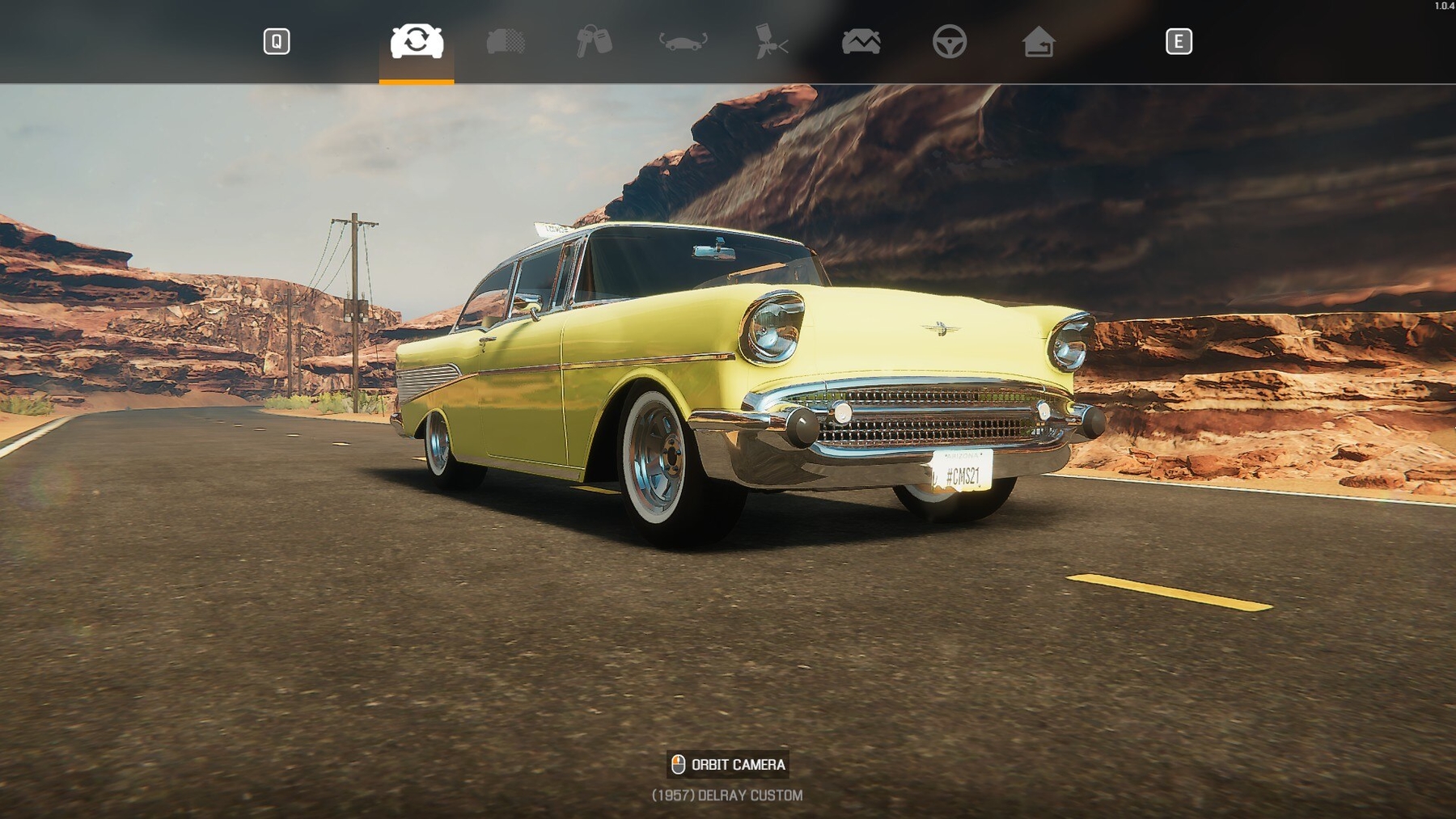The image size is (1456, 819).
Task: Open the checkered car livery tab
Action: click(506, 41)
